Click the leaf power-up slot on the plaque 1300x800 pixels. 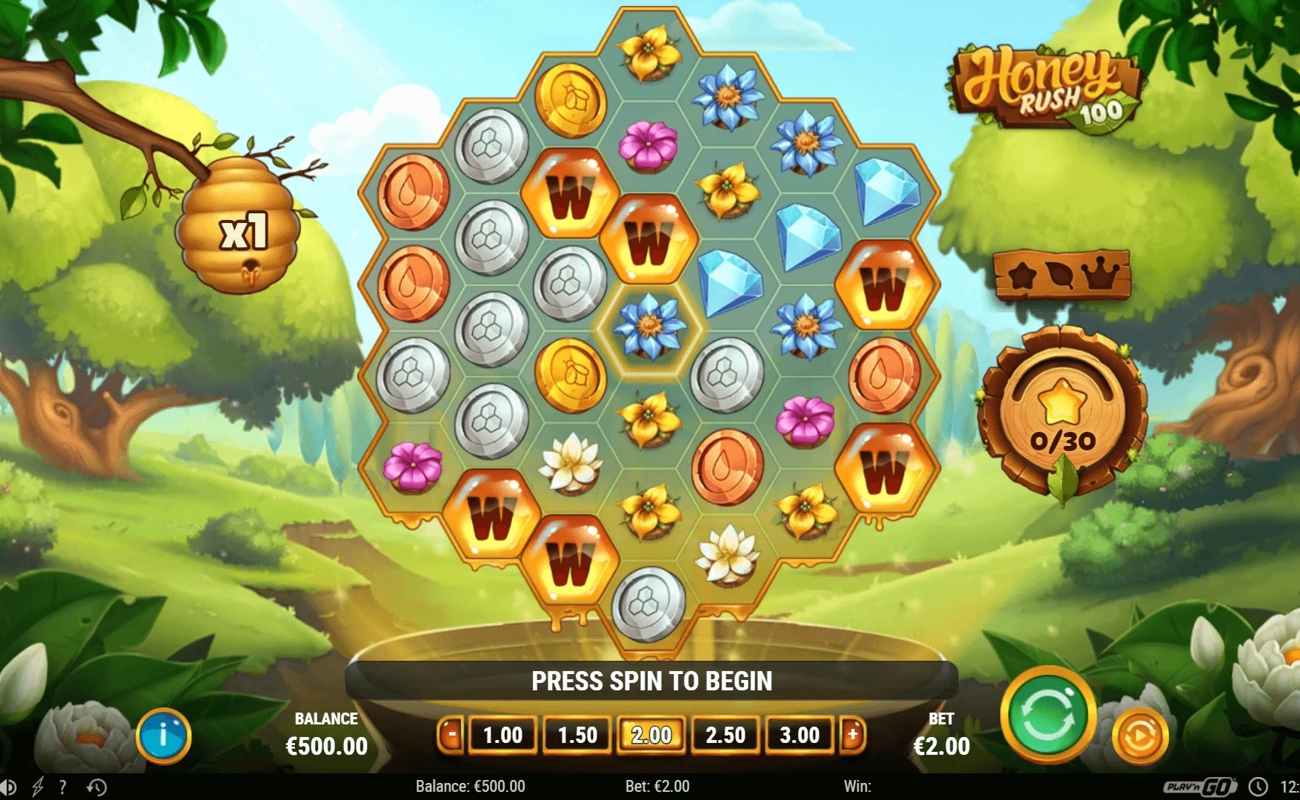tap(1060, 272)
